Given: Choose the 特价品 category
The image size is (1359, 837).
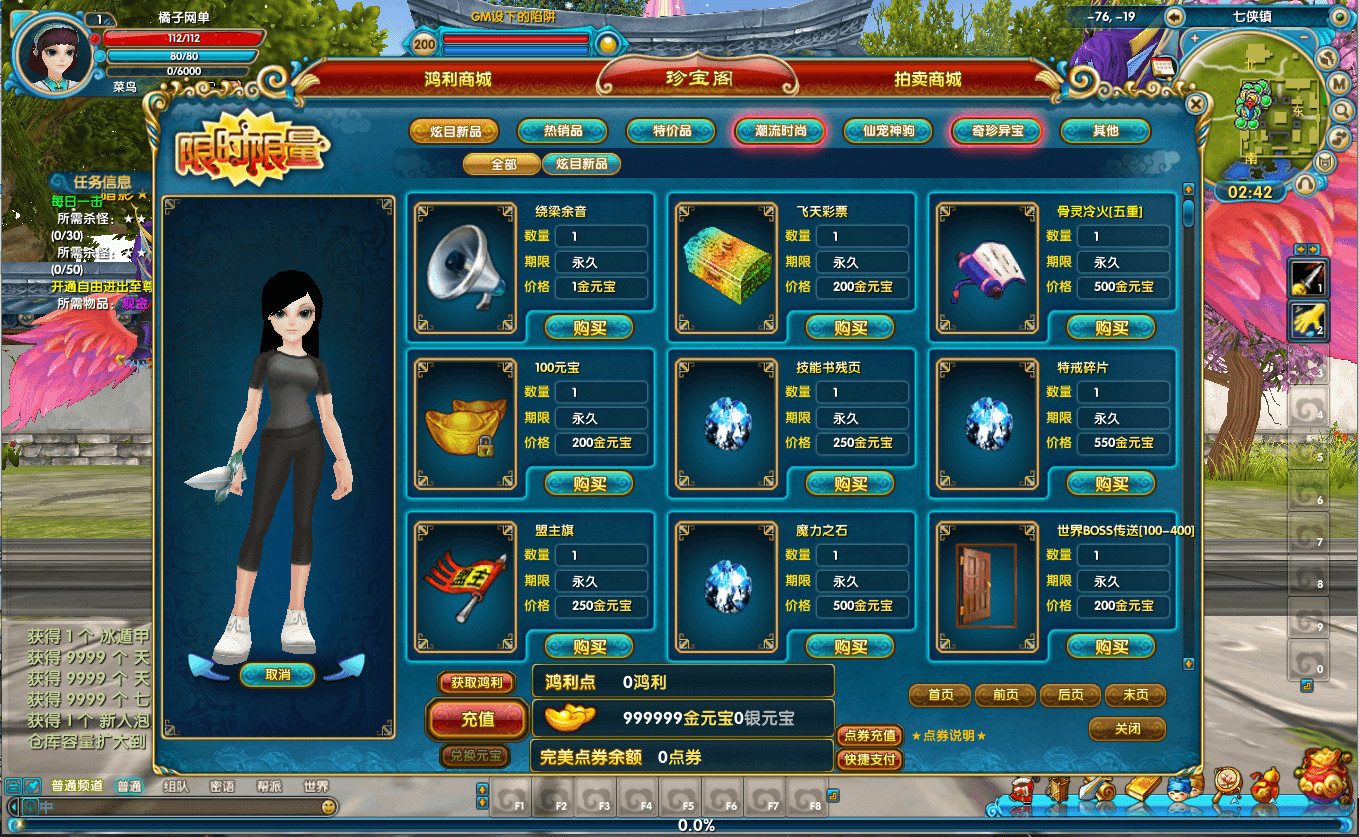Looking at the screenshot, I should [x=672, y=131].
